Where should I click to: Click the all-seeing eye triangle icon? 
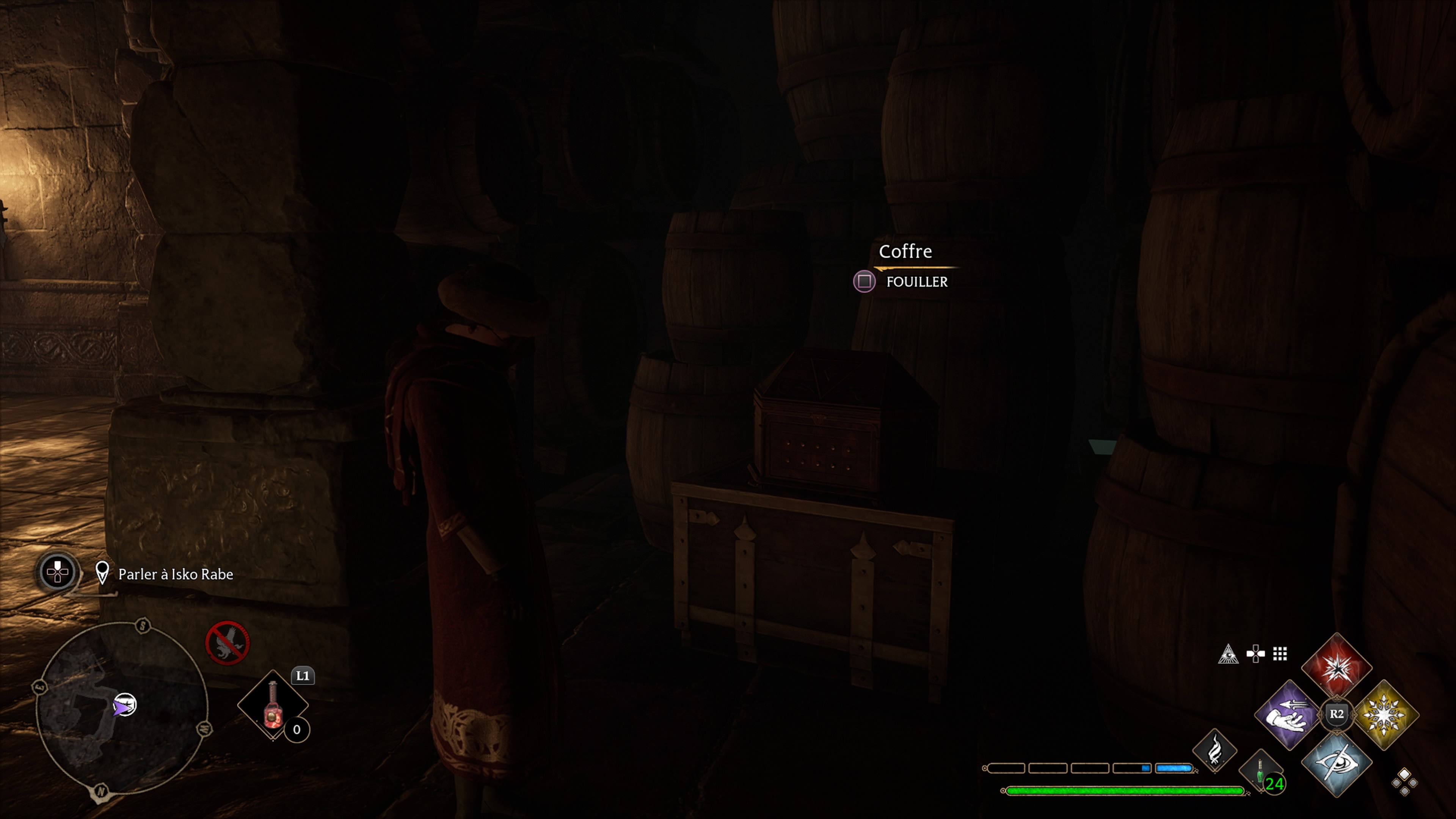(1228, 654)
